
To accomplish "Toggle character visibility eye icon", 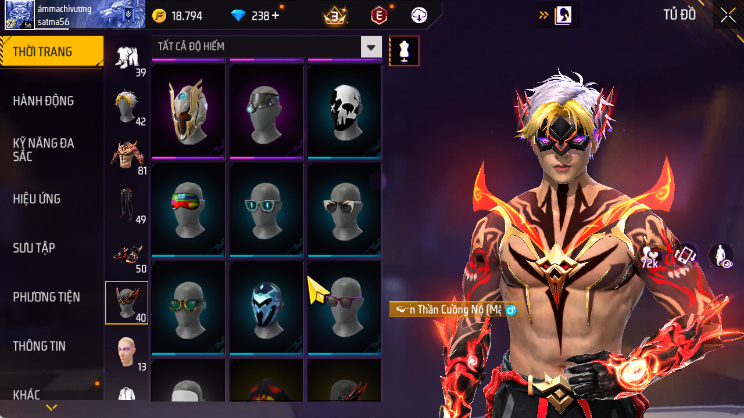I will 721,257.
